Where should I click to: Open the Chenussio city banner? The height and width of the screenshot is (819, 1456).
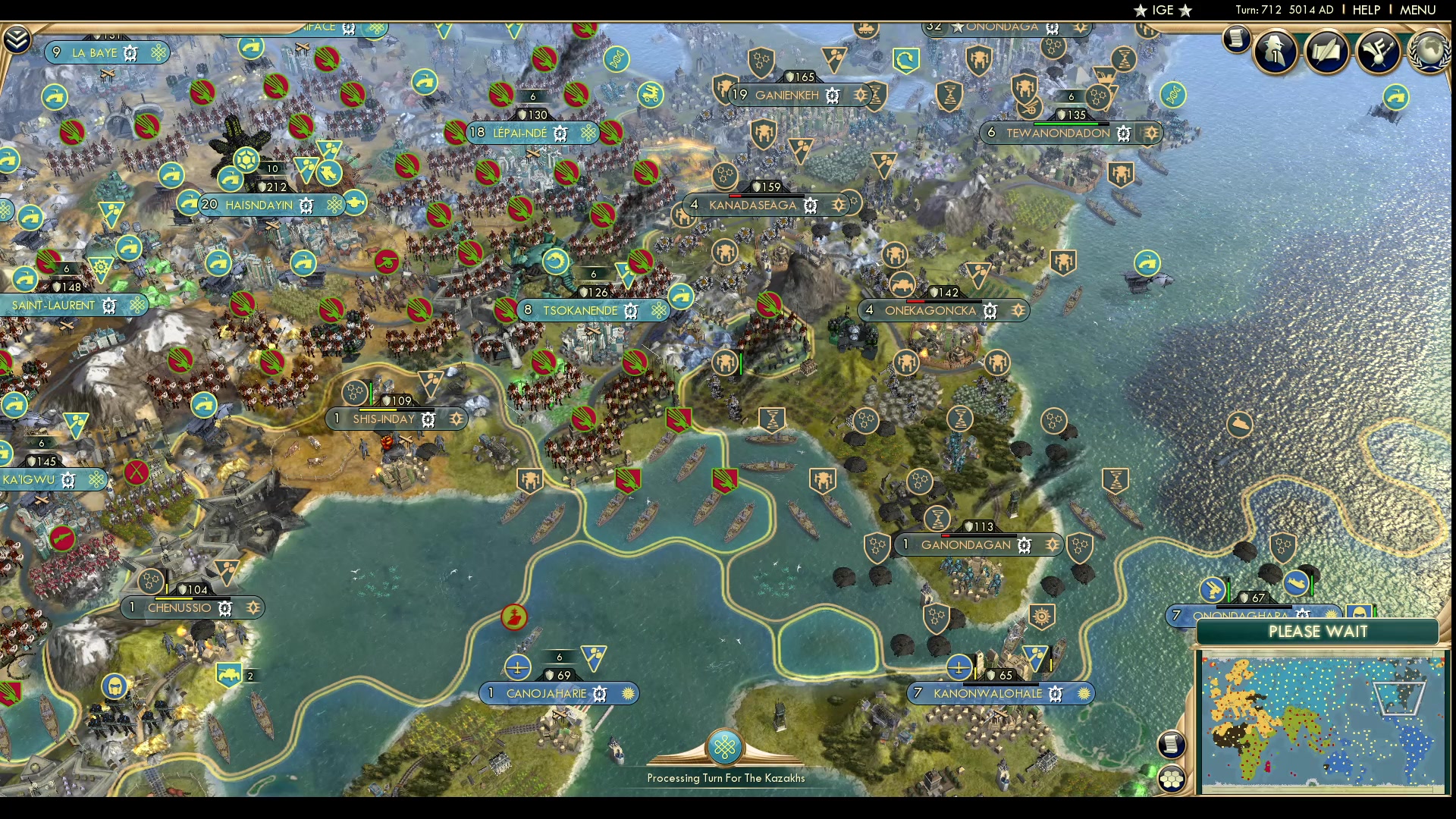click(180, 608)
